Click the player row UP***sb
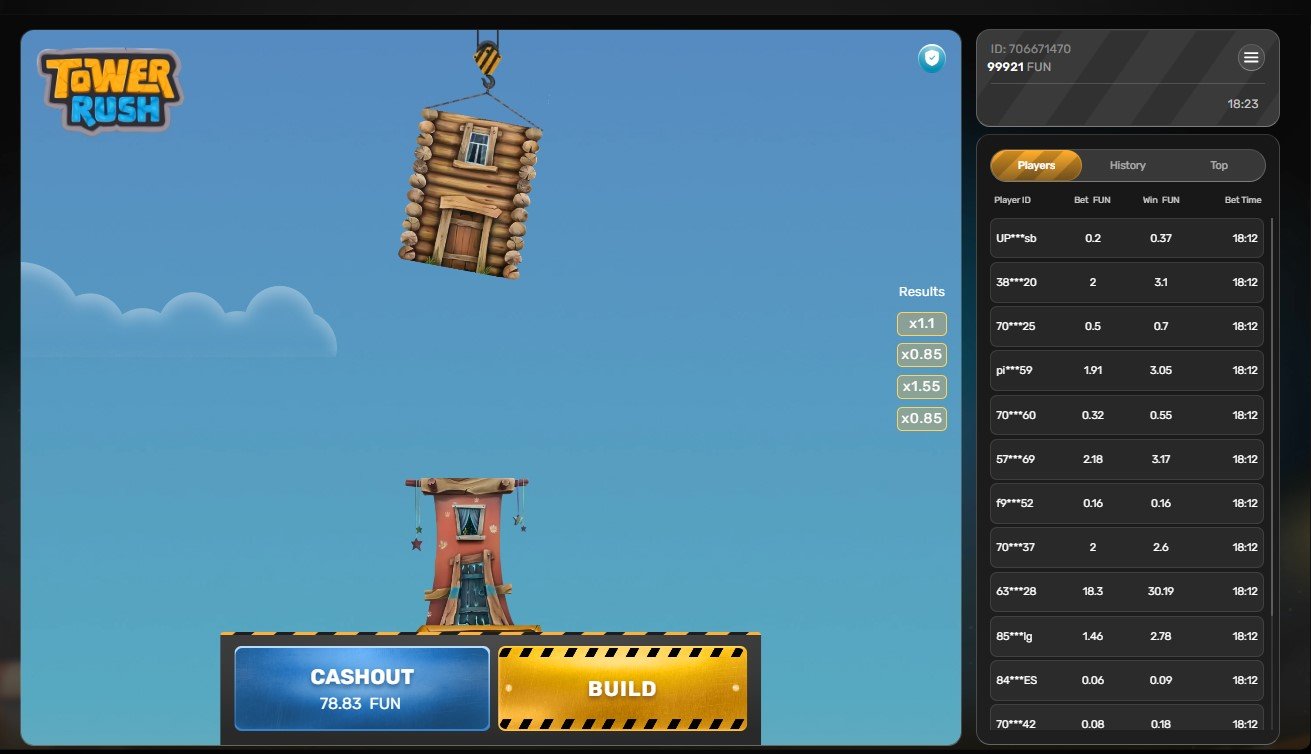 coord(1126,238)
